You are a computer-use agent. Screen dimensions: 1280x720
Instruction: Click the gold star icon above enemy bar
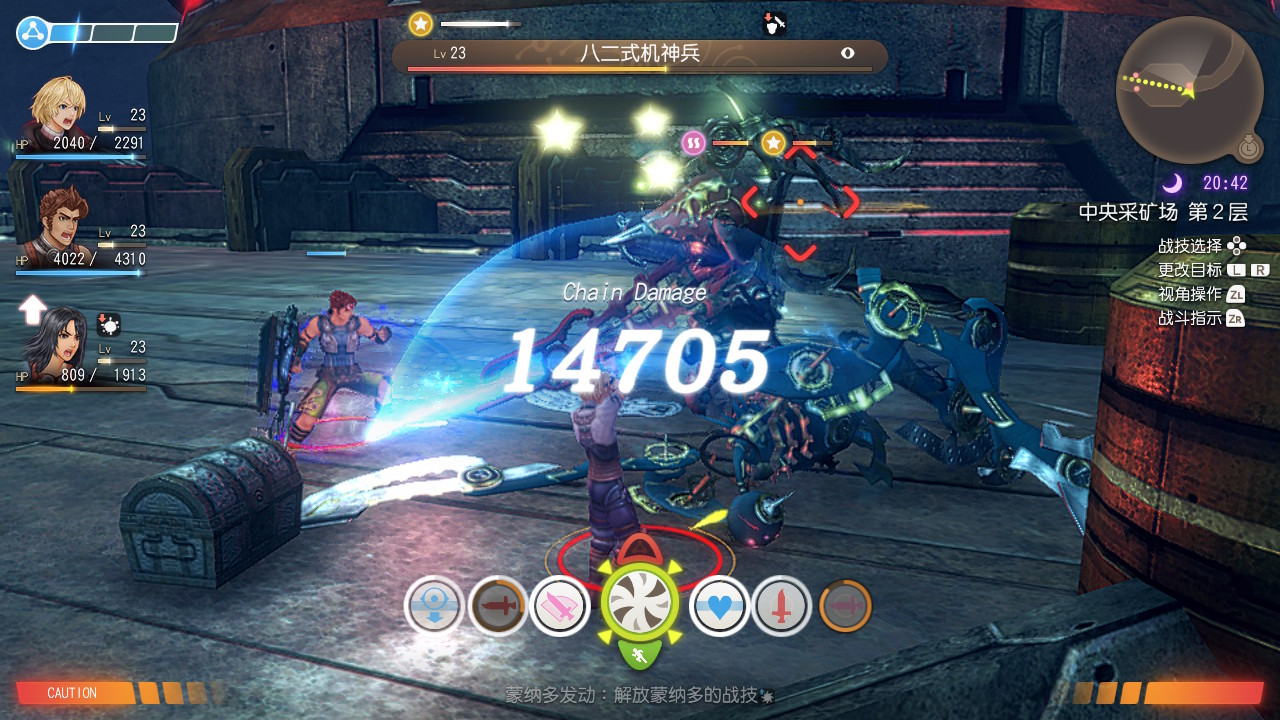point(421,24)
